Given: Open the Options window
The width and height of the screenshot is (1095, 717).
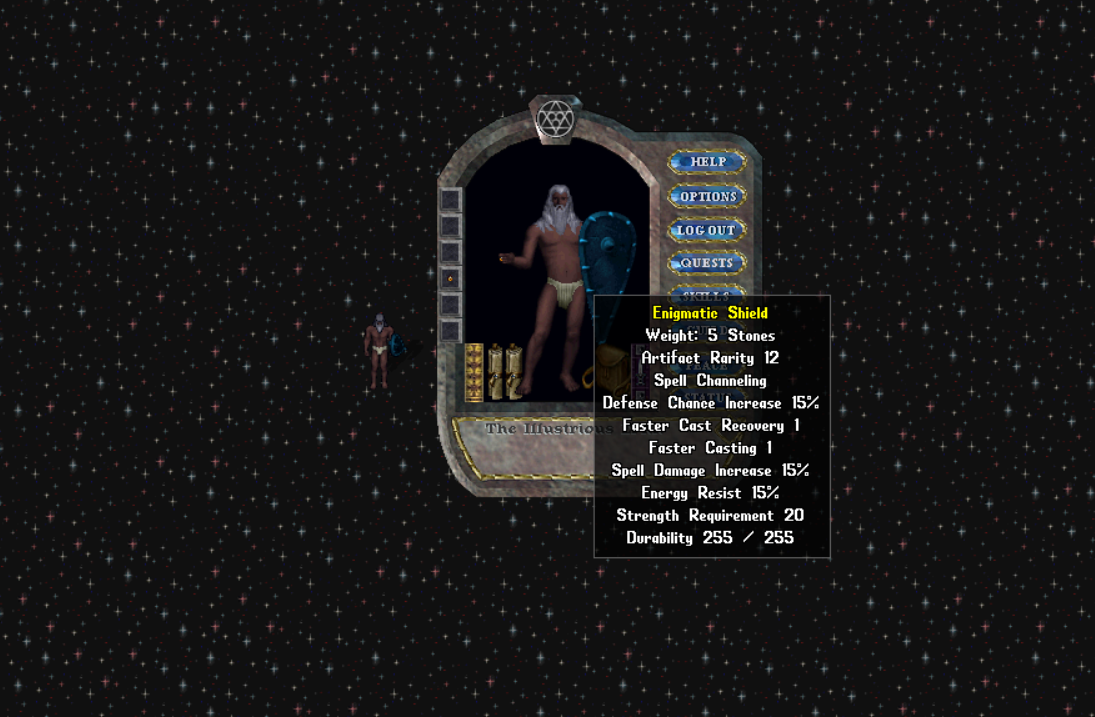Looking at the screenshot, I should [x=707, y=196].
